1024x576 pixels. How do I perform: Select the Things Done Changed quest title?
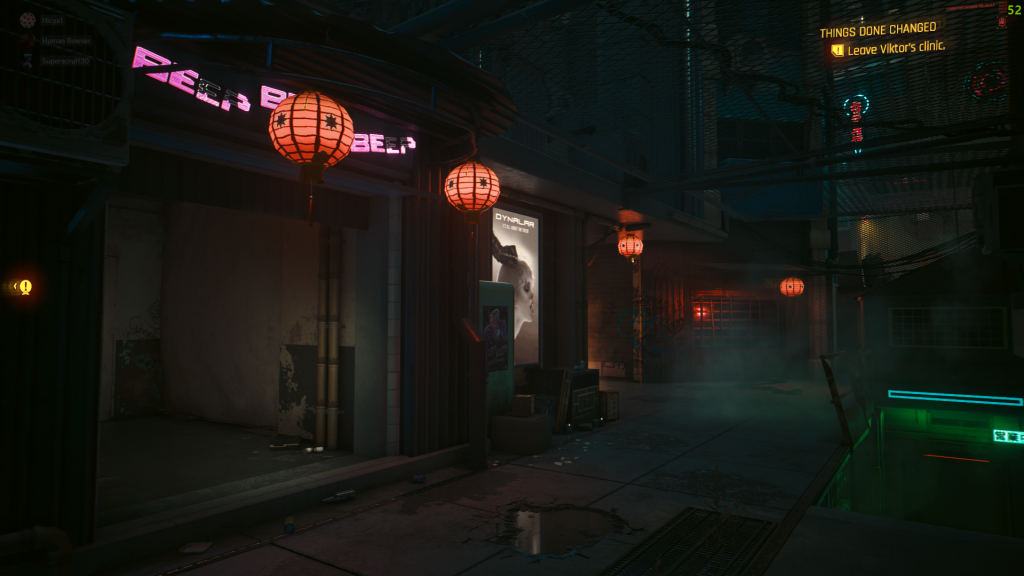[x=878, y=30]
